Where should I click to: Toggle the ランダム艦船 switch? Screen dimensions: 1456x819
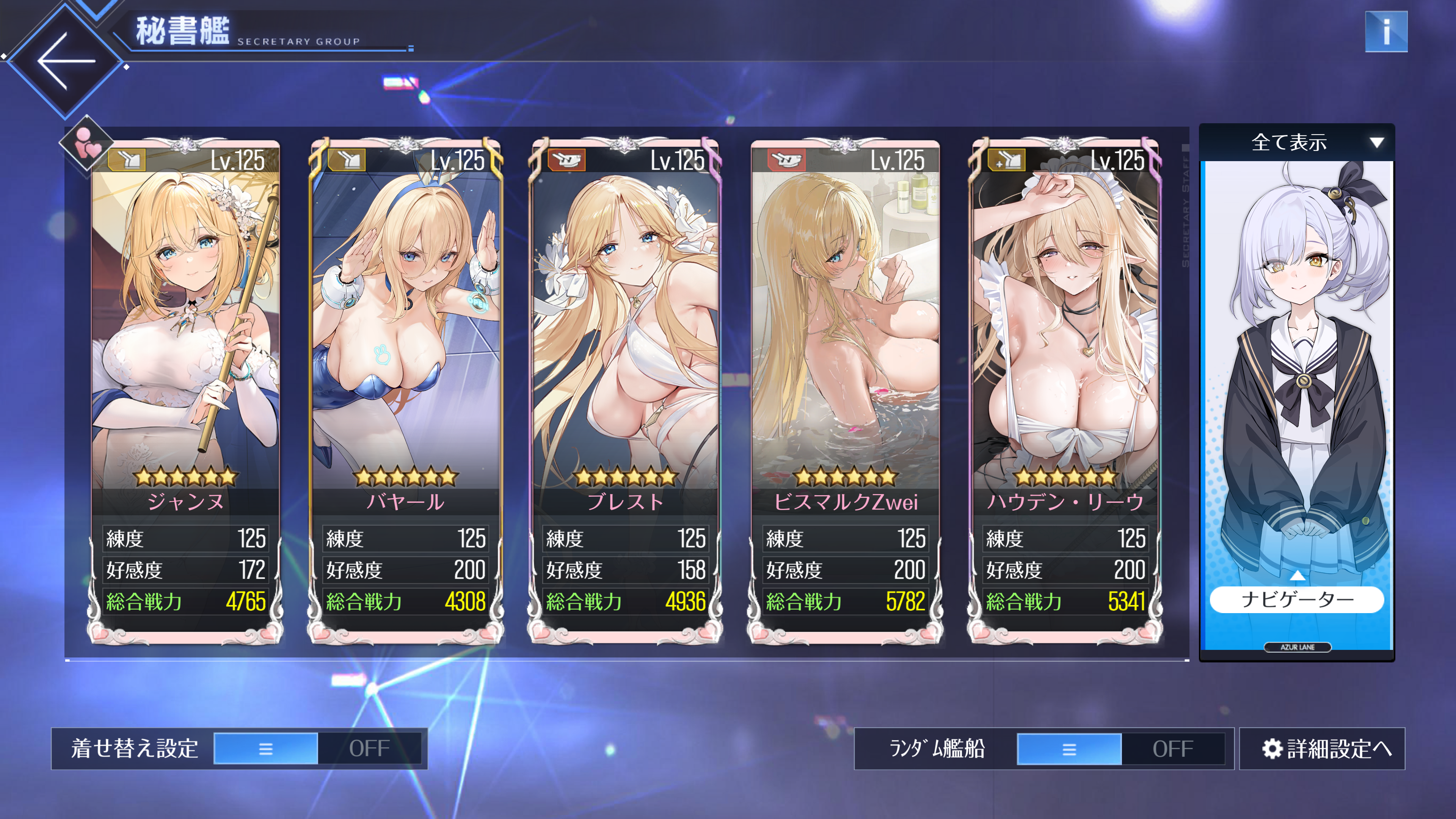click(x=1120, y=748)
